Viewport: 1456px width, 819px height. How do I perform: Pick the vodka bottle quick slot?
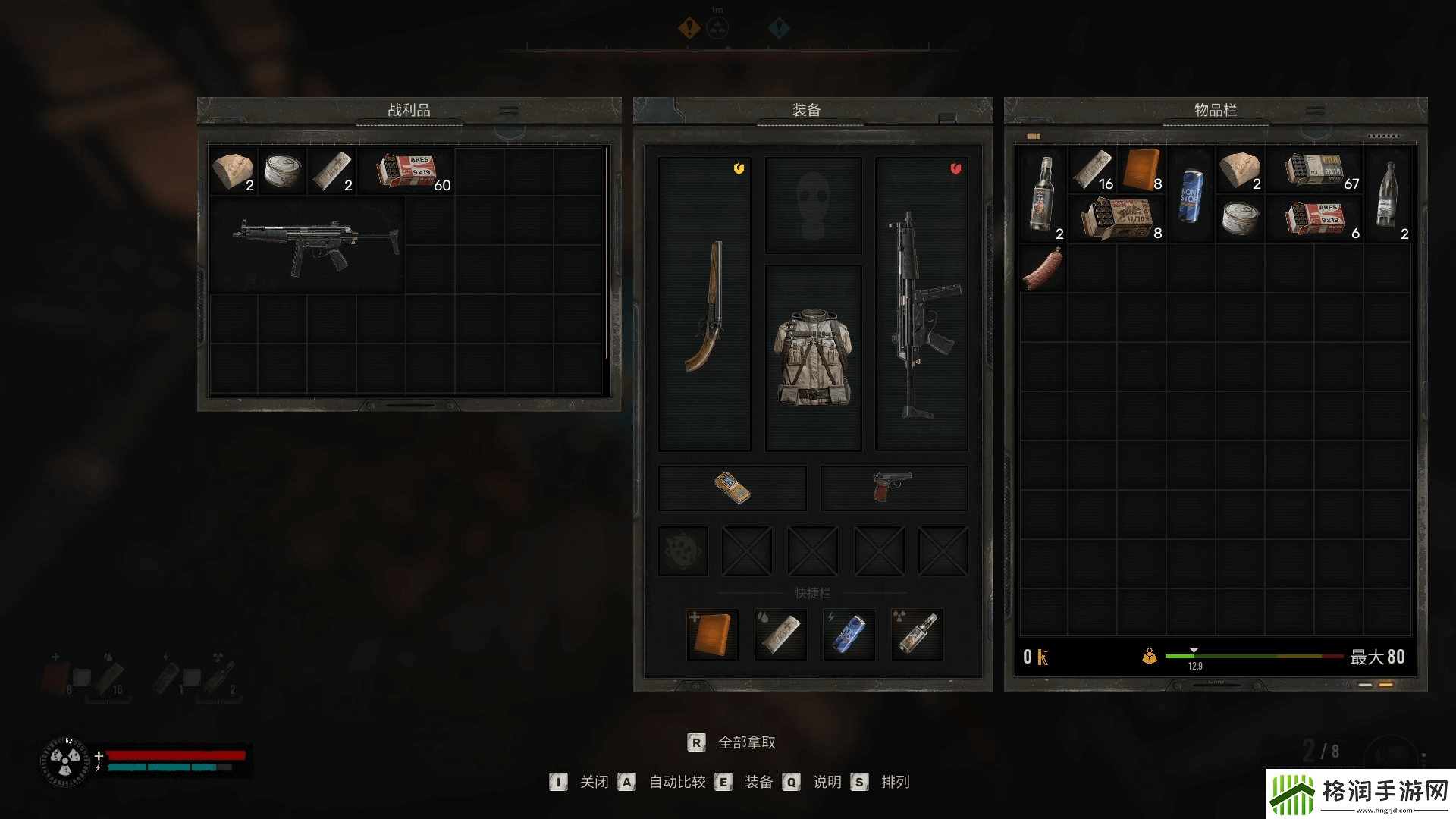pyautogui.click(x=917, y=634)
